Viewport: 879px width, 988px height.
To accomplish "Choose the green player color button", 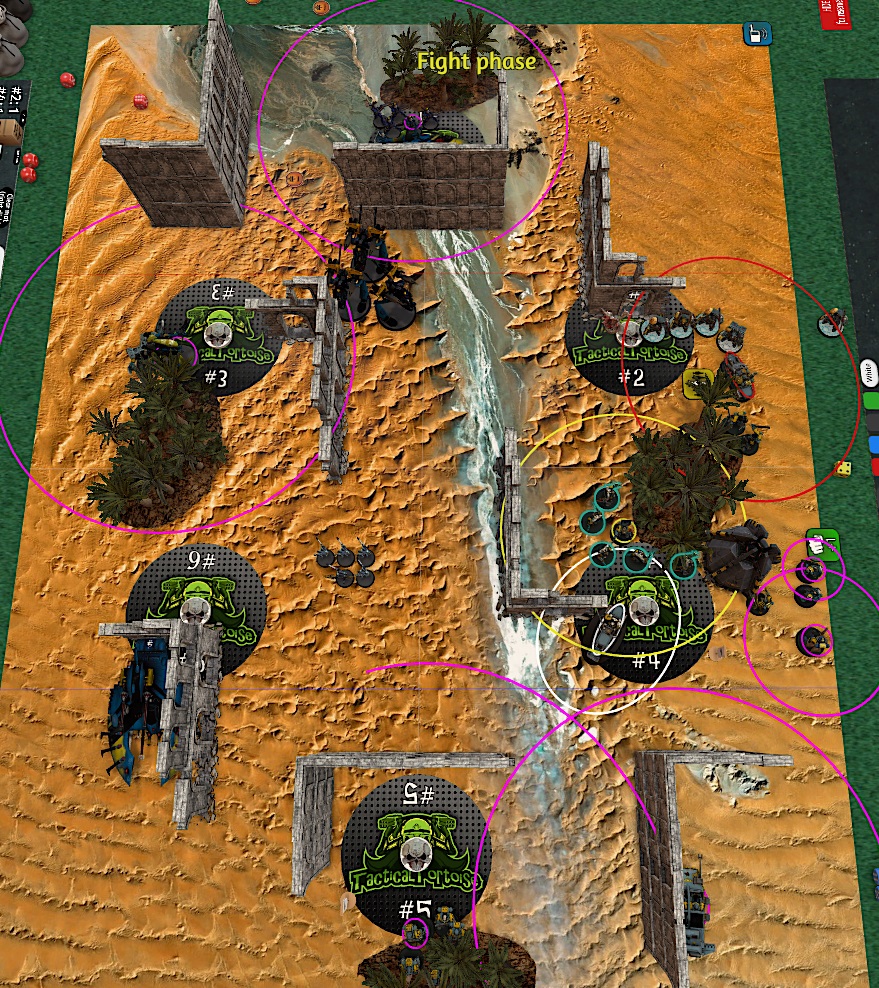I will tap(872, 401).
